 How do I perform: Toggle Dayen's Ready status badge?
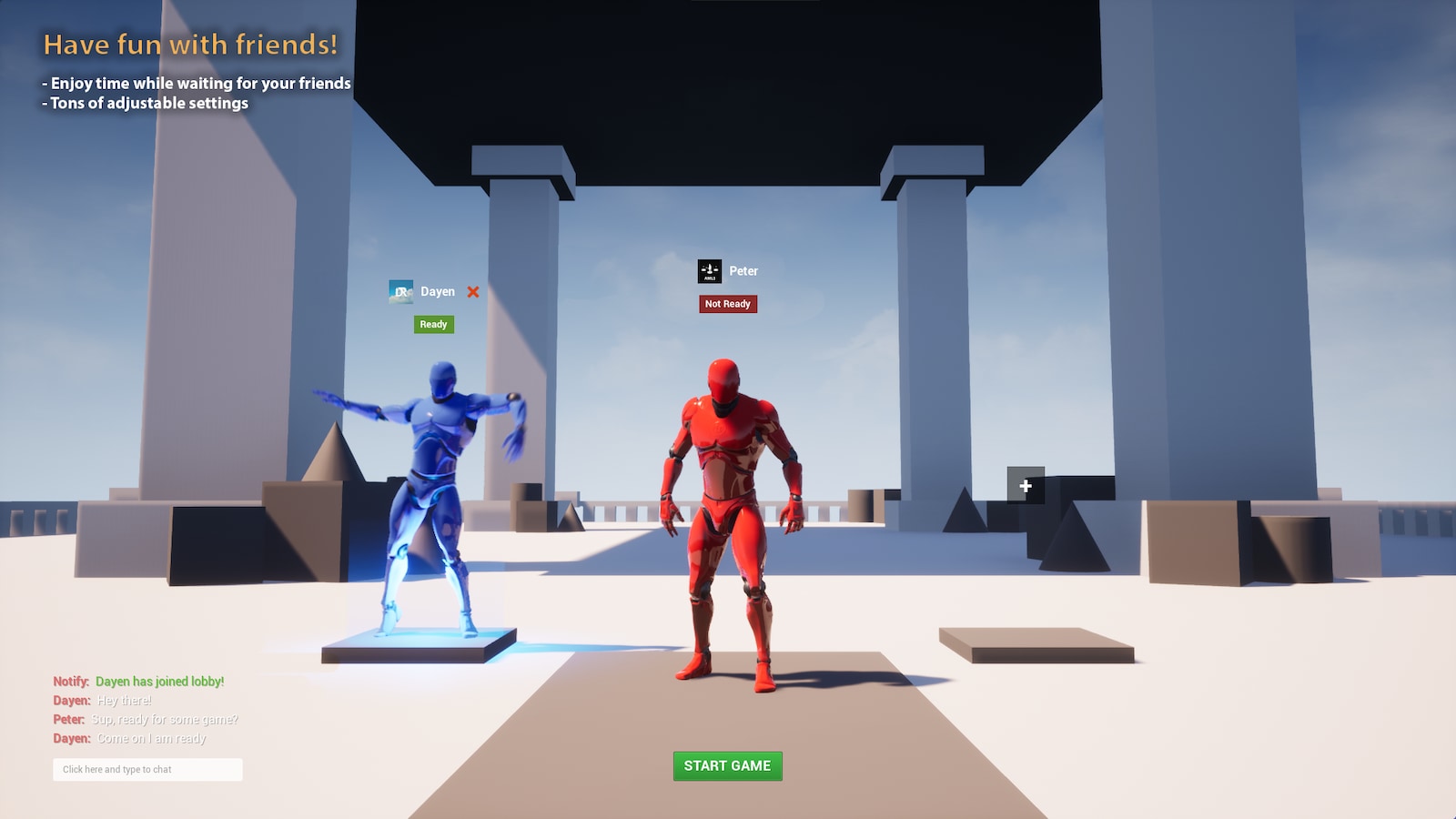point(433,324)
